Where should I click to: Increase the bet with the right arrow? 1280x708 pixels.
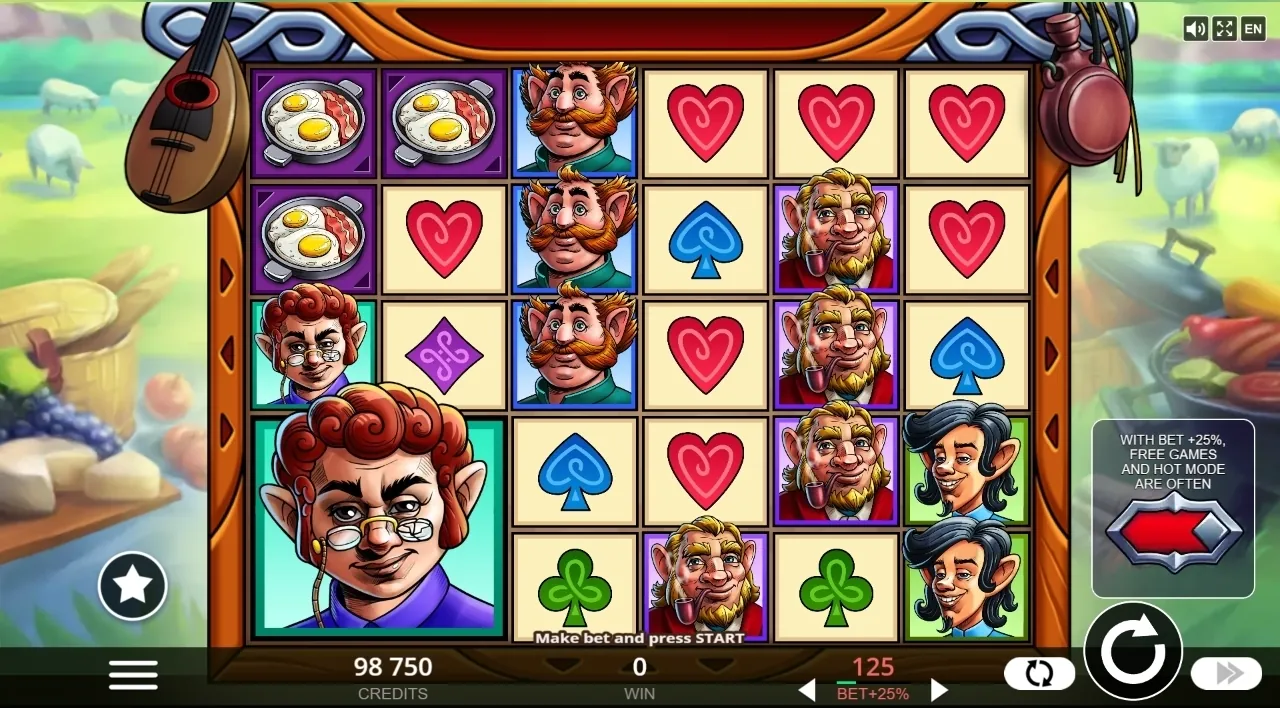[x=939, y=690]
